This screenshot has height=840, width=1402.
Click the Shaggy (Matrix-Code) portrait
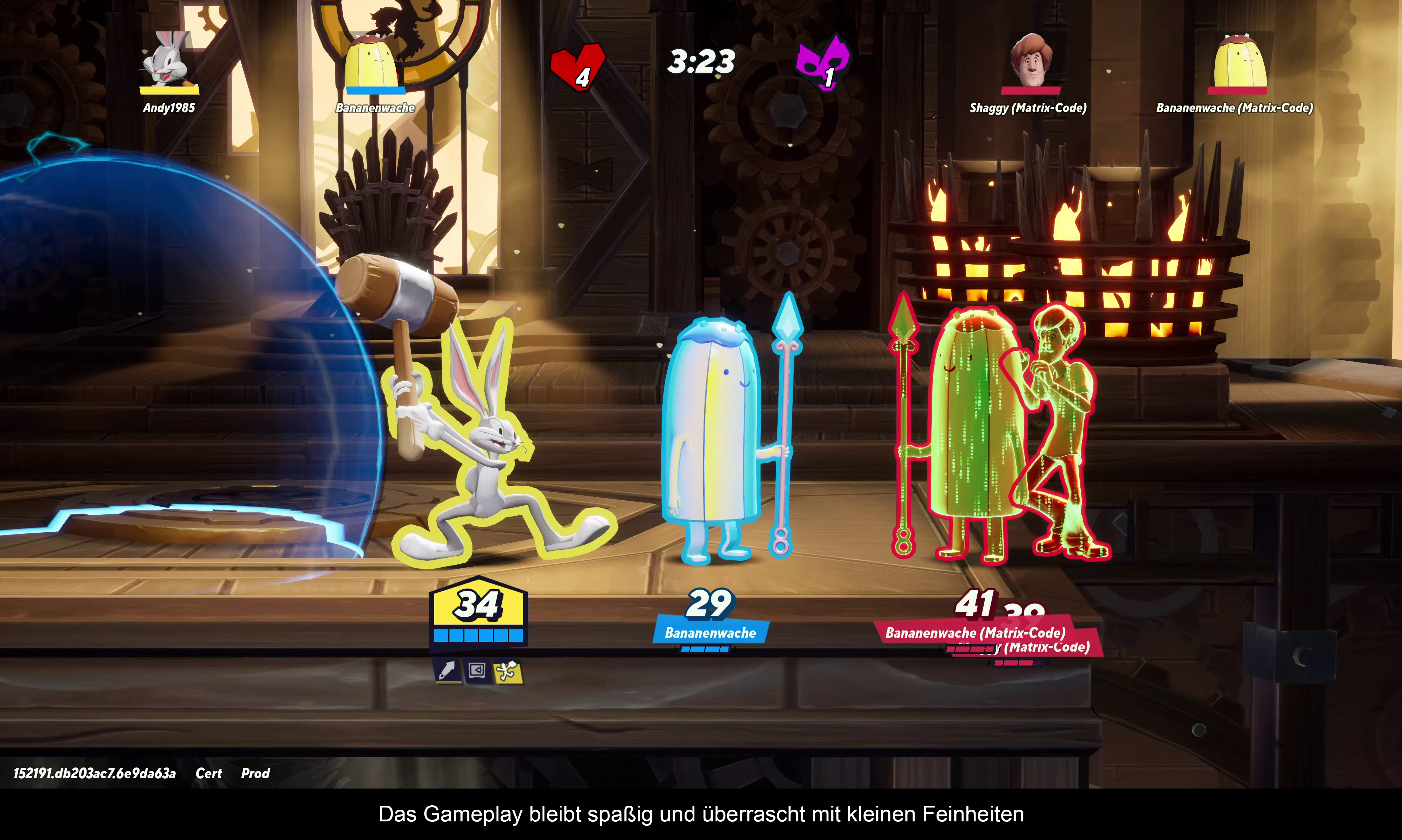point(1030,60)
